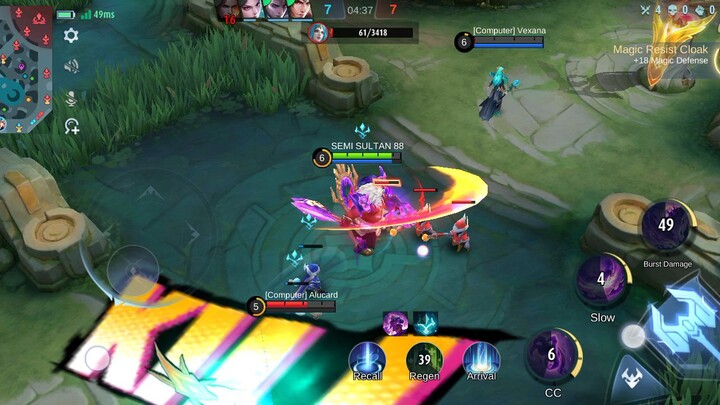Tap the teal winged icon above Regen
Screen dimensions: 720x405
pos(426,323)
